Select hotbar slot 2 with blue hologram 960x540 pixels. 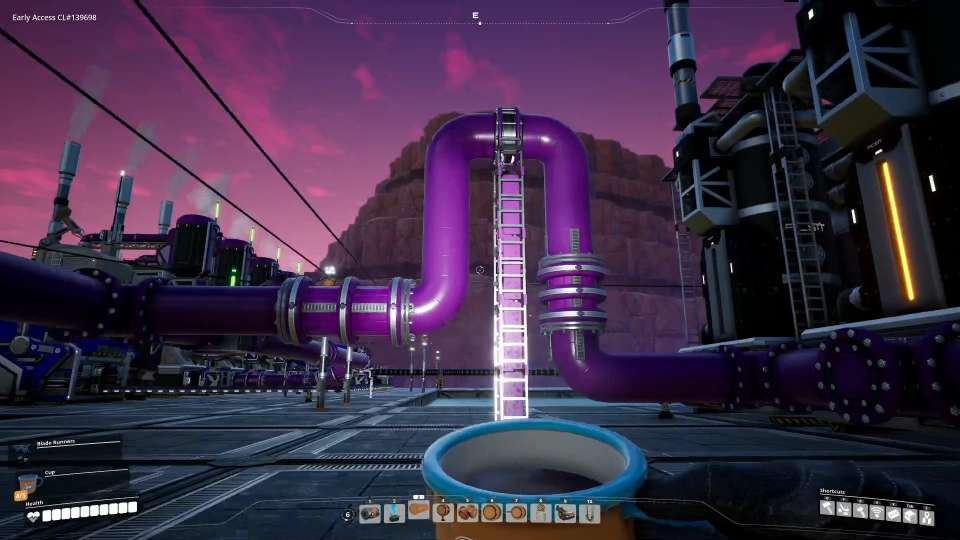tap(394, 513)
